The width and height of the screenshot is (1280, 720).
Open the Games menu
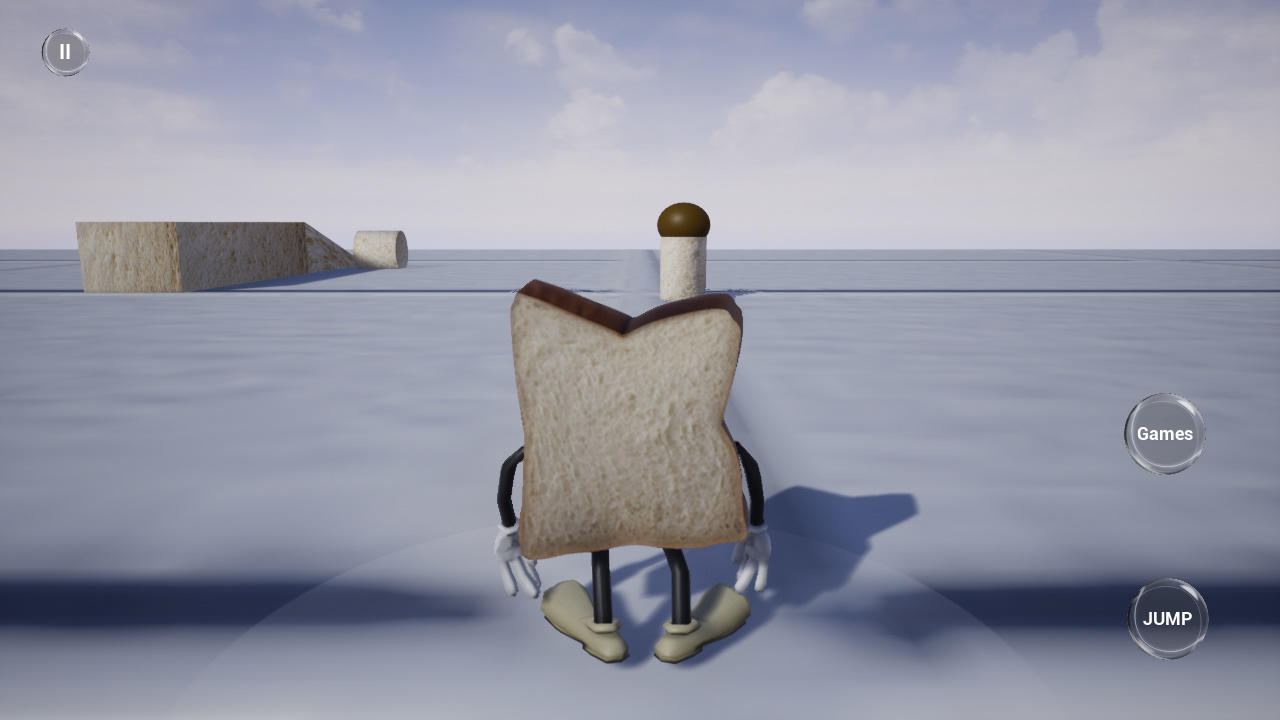(1165, 433)
